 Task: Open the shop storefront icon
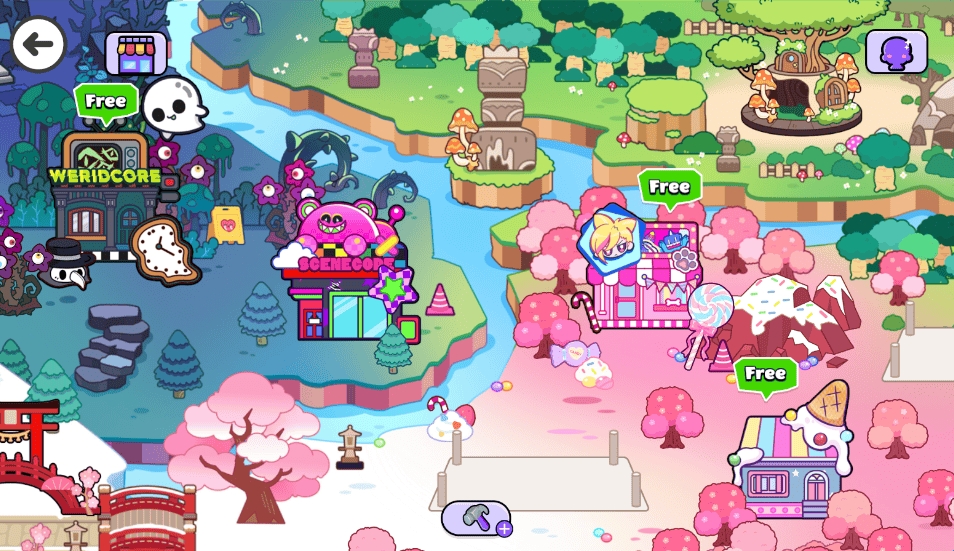coord(136,51)
